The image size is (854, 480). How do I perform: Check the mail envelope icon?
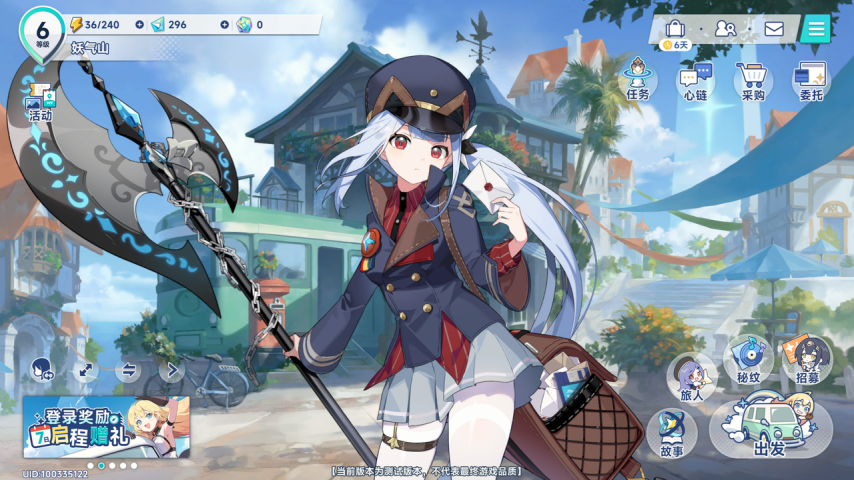pyautogui.click(x=774, y=28)
